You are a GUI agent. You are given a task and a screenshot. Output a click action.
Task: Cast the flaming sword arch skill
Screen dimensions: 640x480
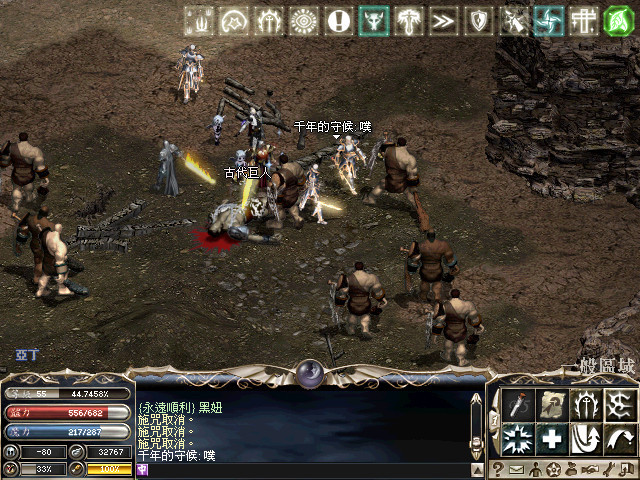(x=585, y=405)
